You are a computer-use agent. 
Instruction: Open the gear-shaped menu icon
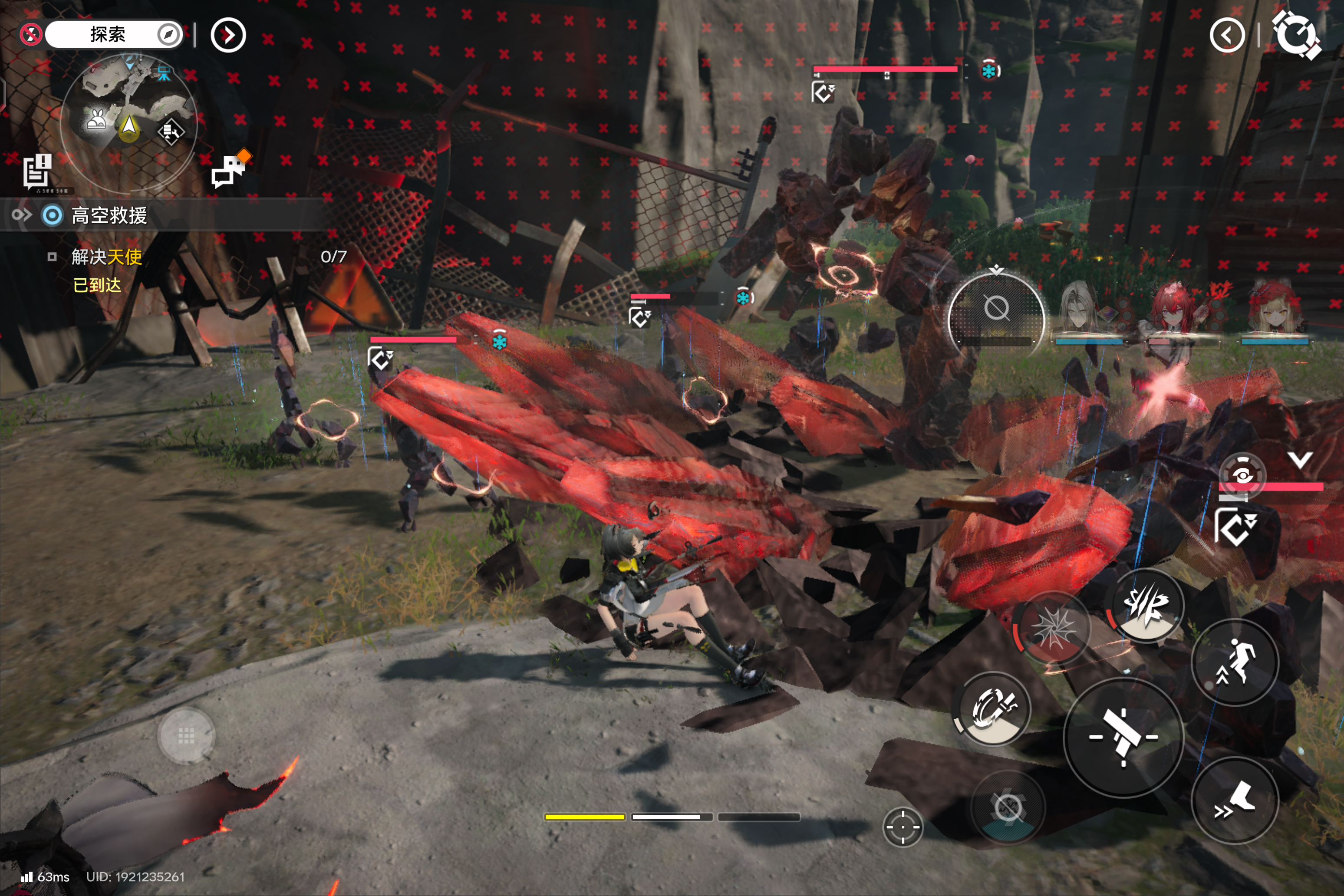1295,36
